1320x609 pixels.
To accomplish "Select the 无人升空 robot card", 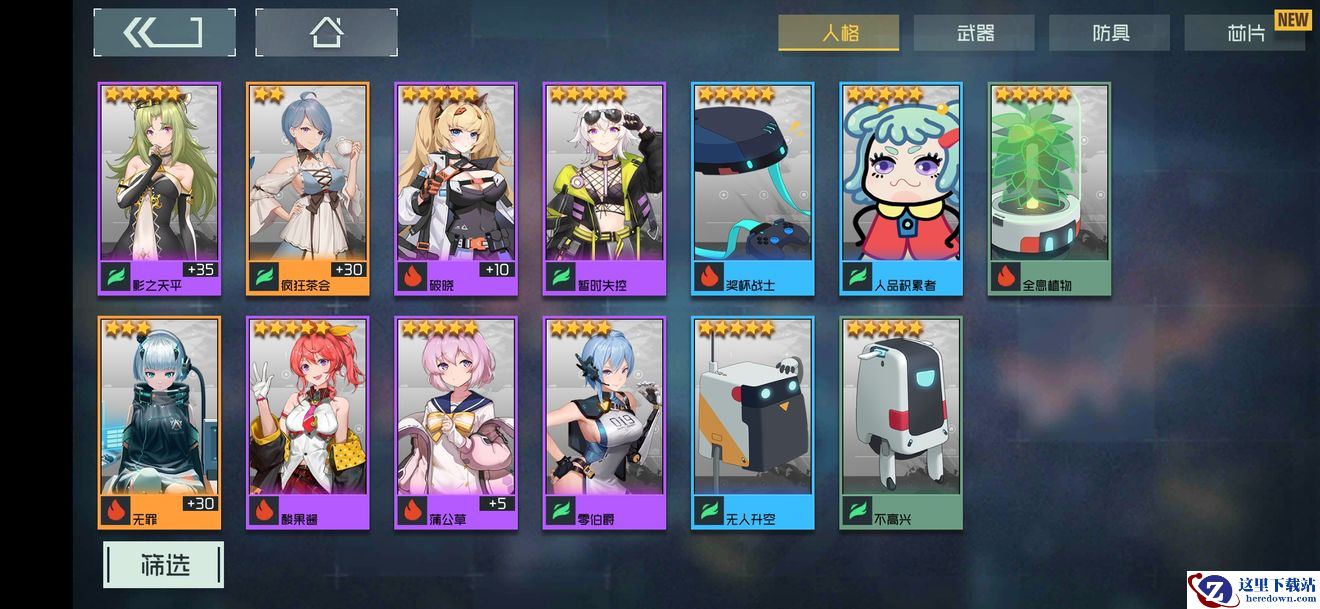I will 752,422.
